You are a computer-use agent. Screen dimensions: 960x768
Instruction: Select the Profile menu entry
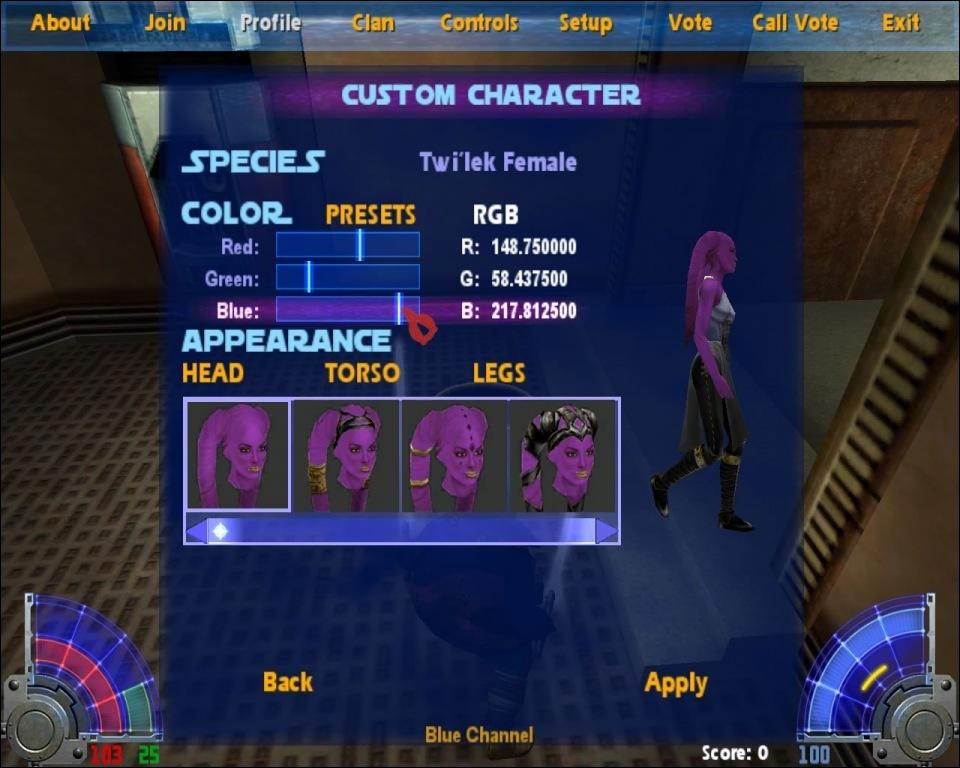click(x=270, y=22)
